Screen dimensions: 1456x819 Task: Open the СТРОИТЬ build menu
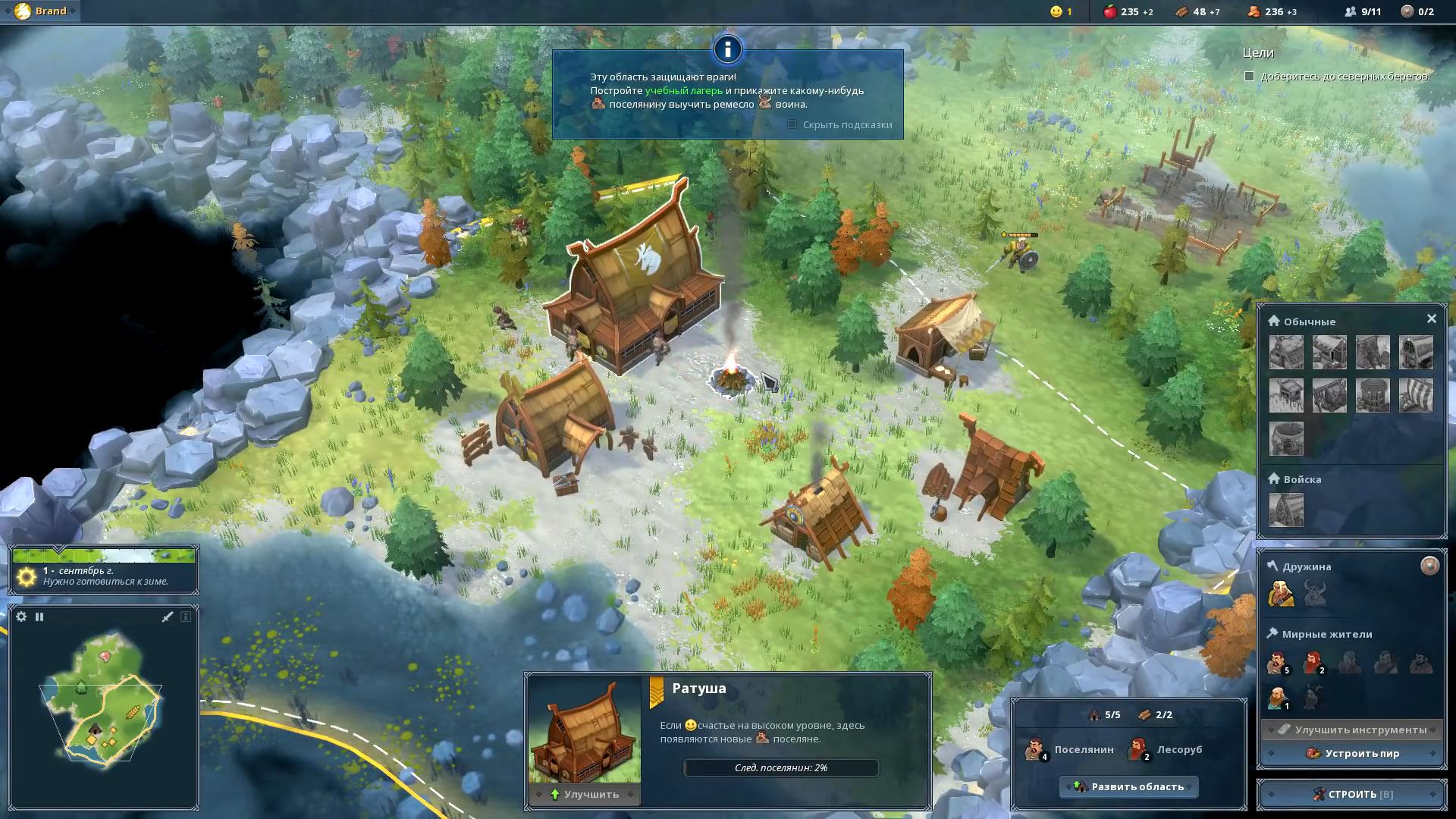click(1352, 794)
